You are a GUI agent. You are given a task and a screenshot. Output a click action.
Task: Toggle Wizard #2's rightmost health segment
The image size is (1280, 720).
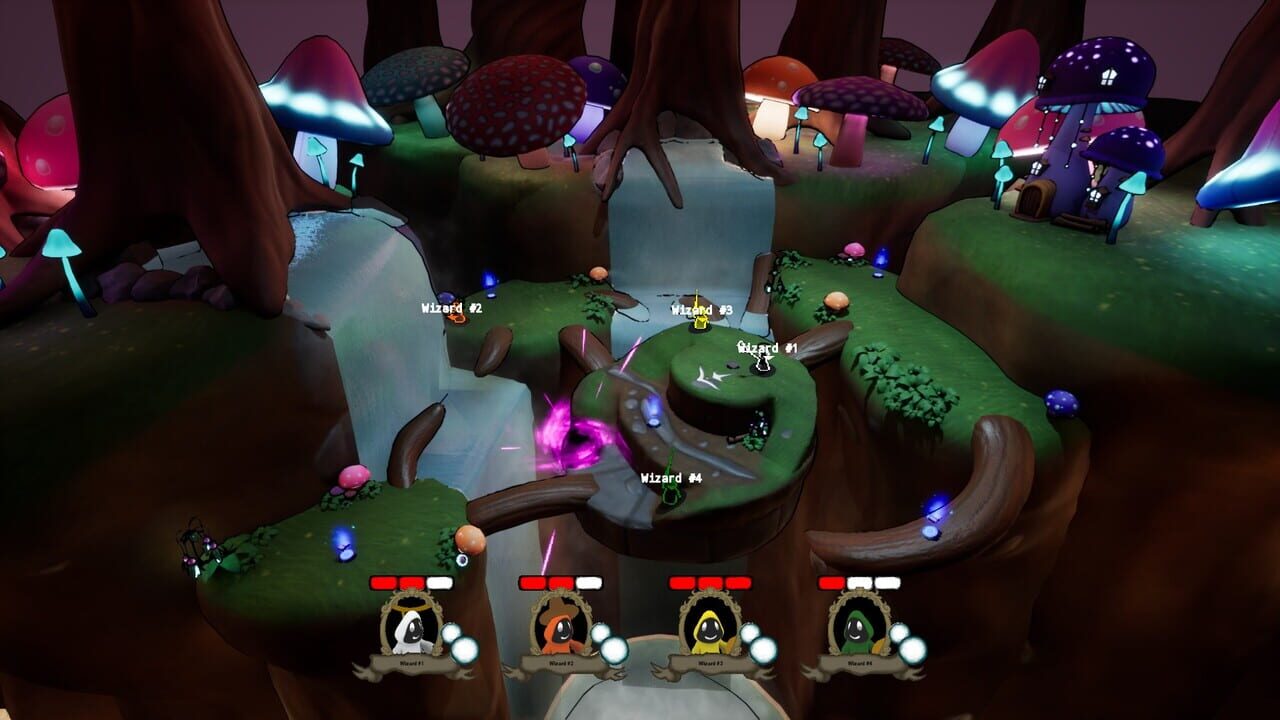coord(590,582)
